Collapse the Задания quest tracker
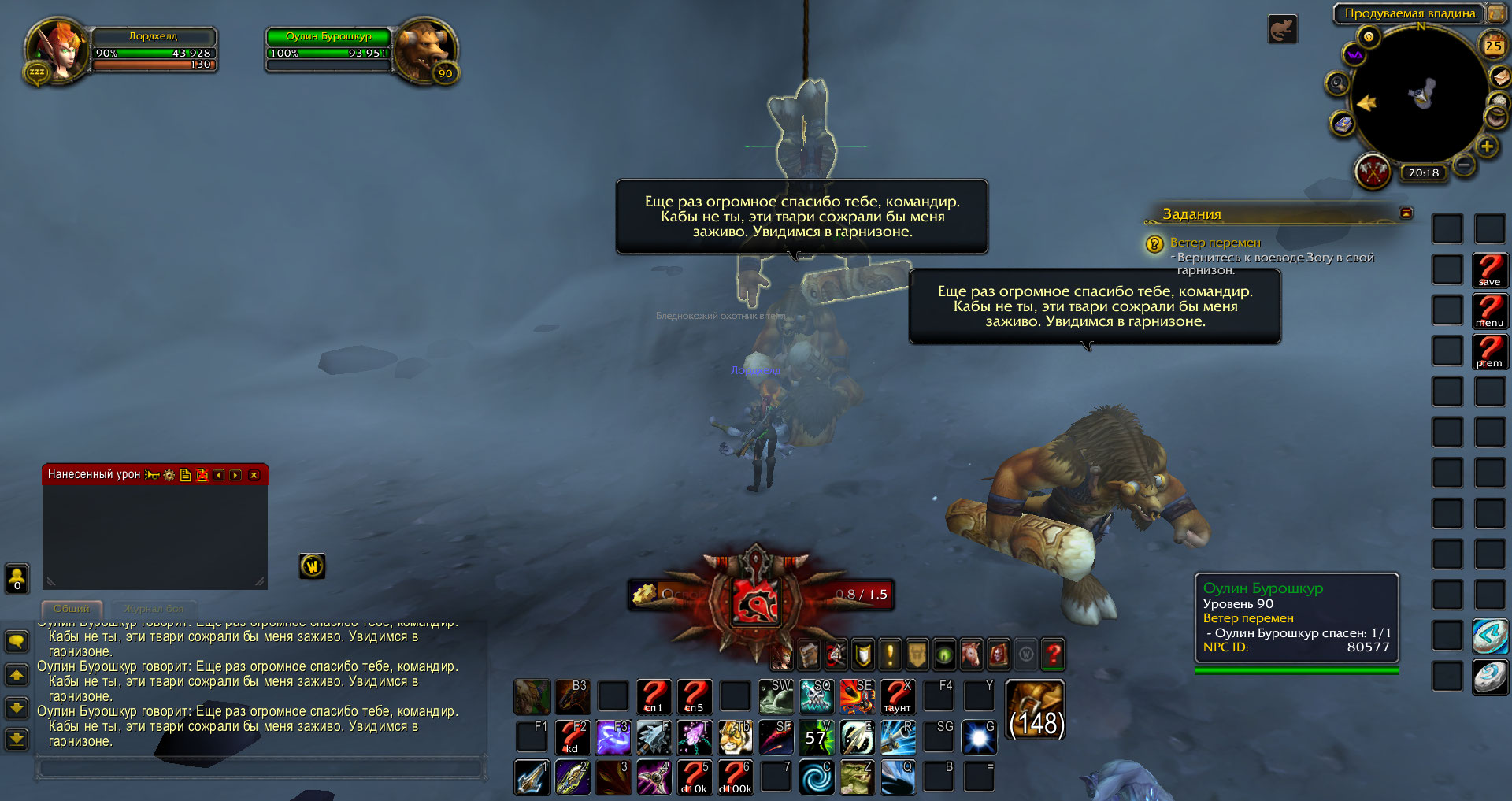 coord(1406,213)
